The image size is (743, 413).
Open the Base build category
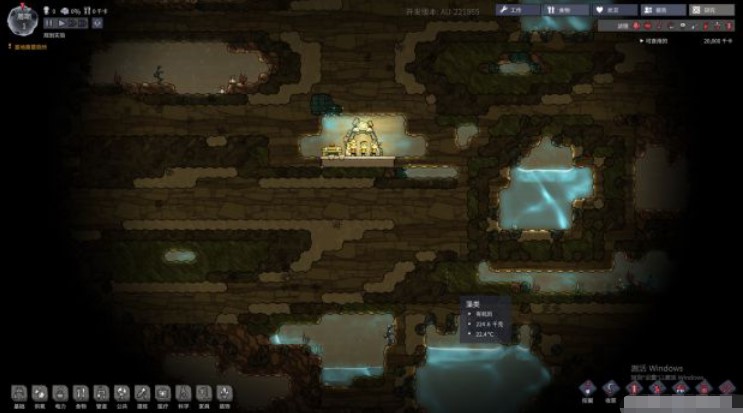click(x=18, y=394)
